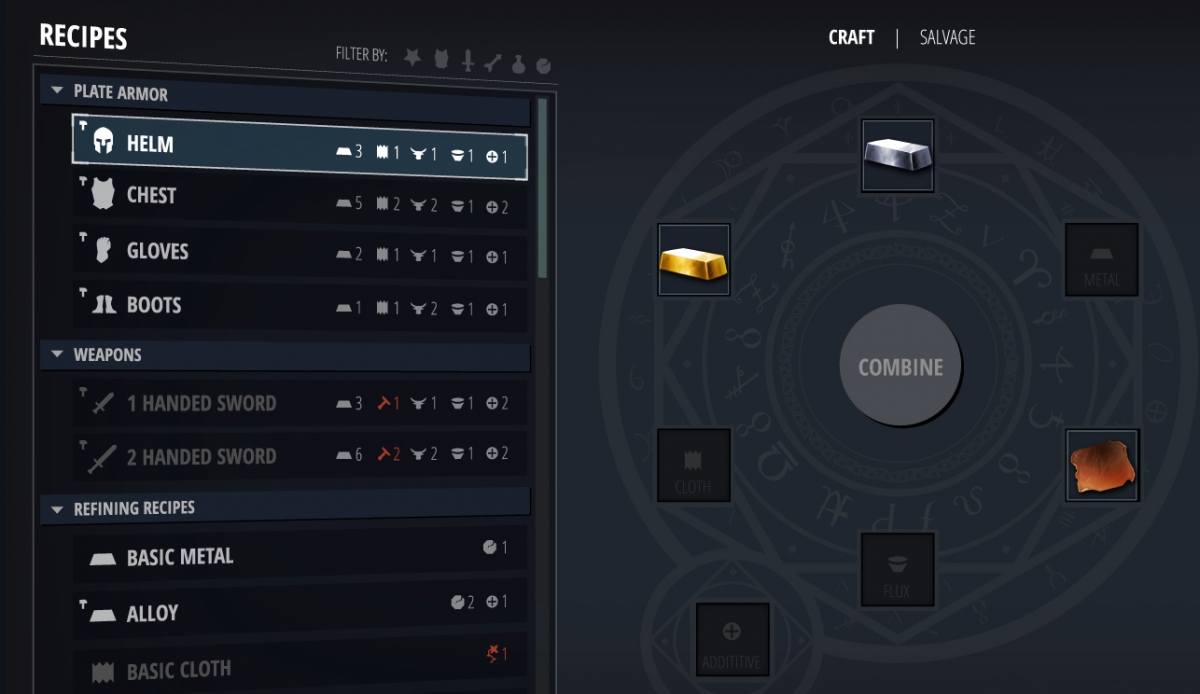Collapse the Refining Recipes category
Image resolution: width=1200 pixels, height=694 pixels.
click(x=56, y=509)
